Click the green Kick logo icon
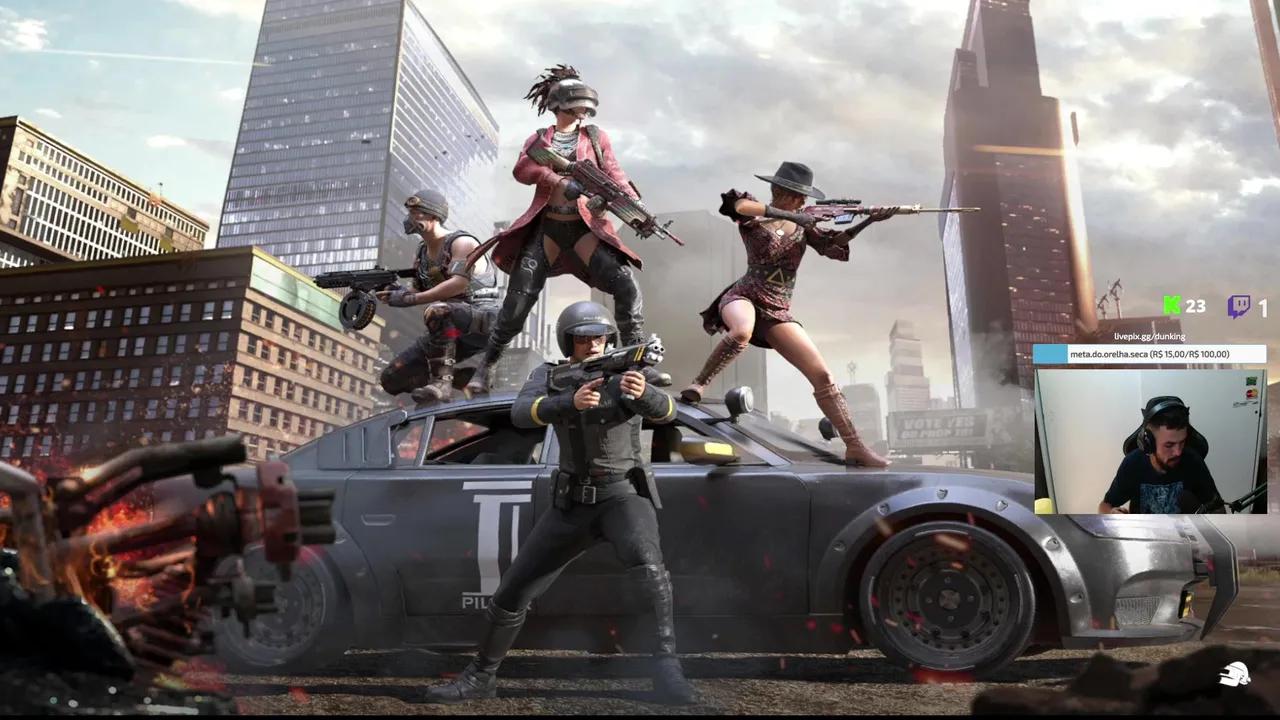 coord(1171,305)
